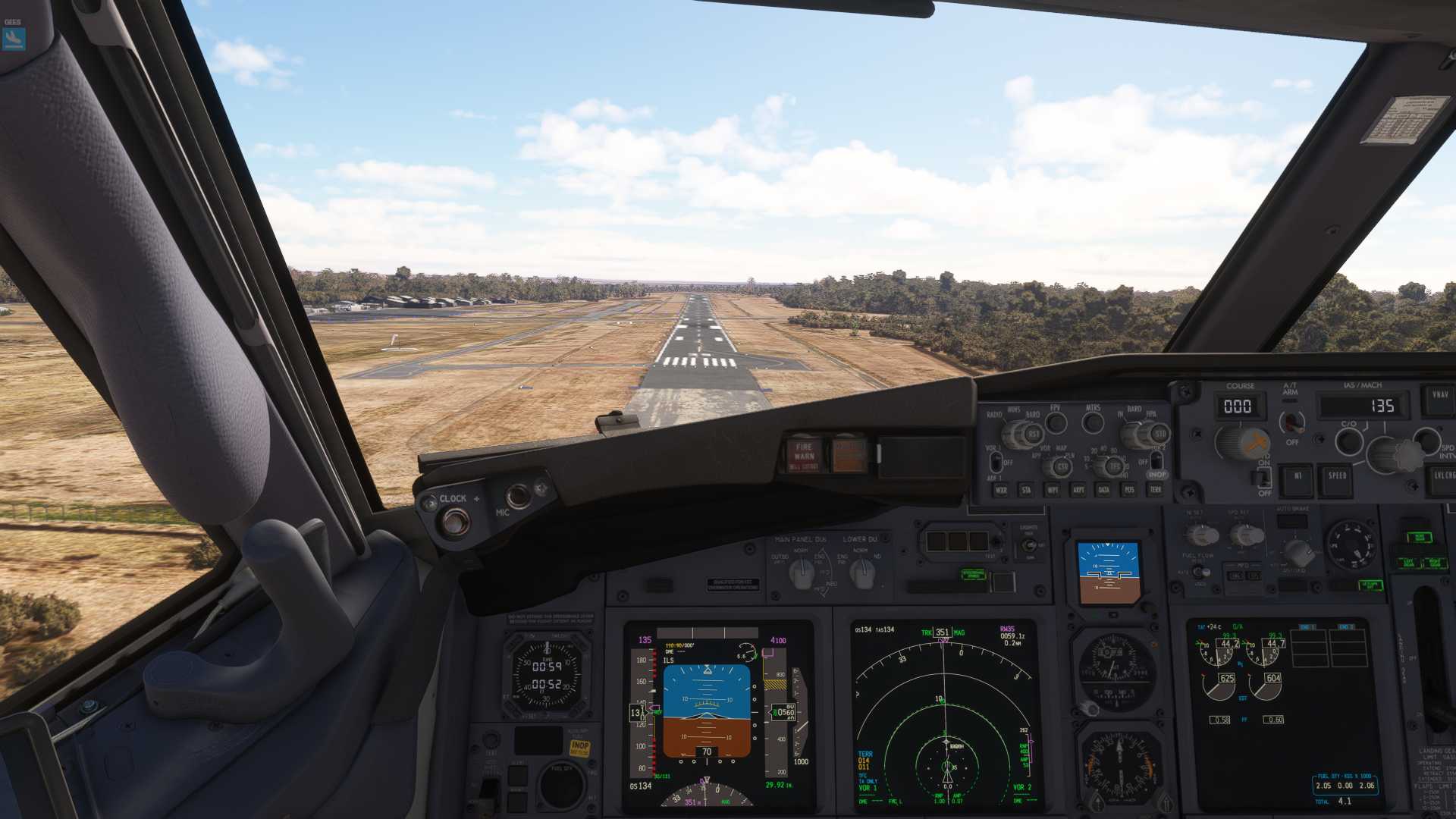The height and width of the screenshot is (819, 1456).
Task: Switch on the TERR terrain button
Action: [1155, 490]
